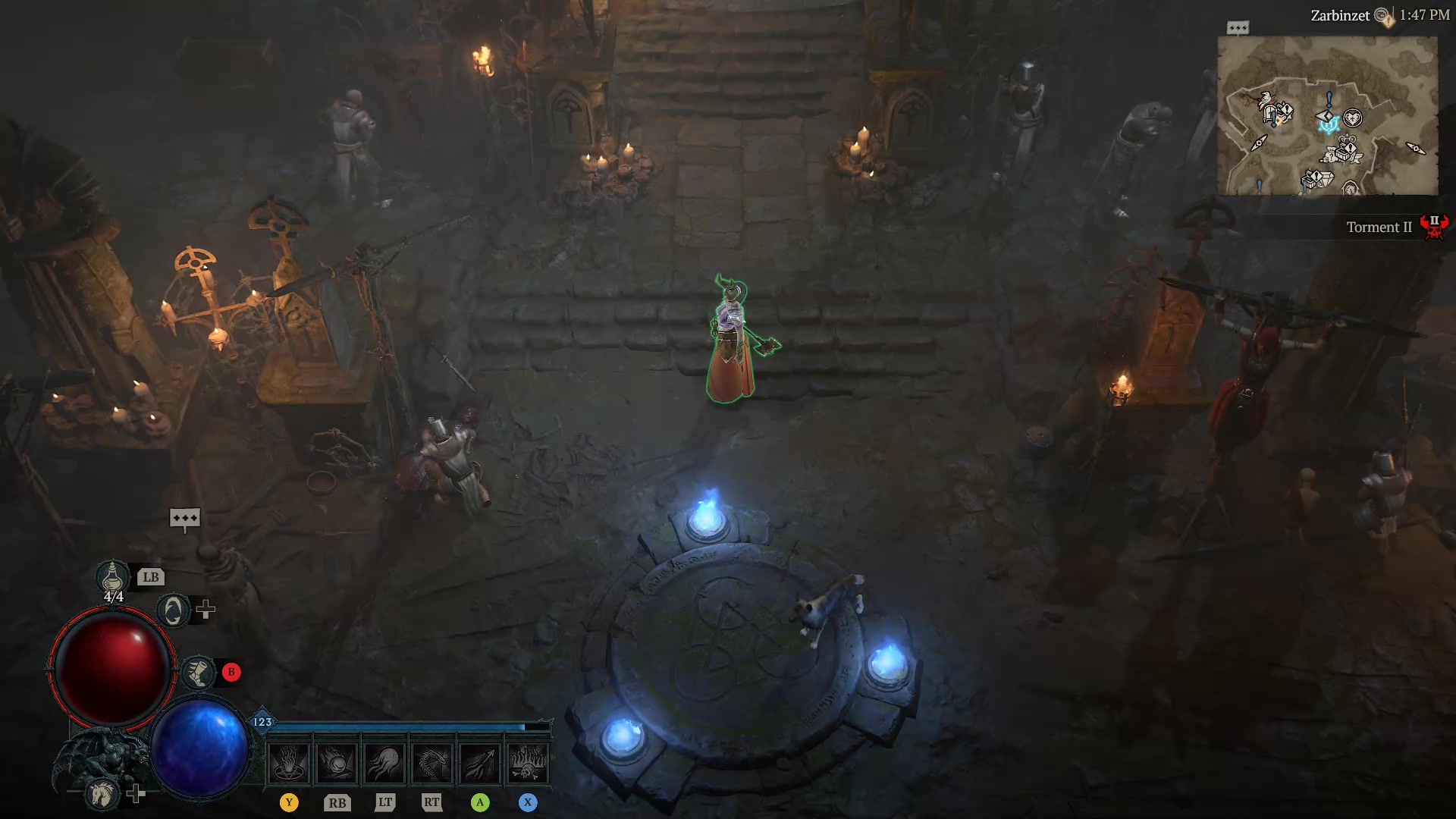
Task: Click the Torment II difficulty indicator
Action: tap(1379, 227)
